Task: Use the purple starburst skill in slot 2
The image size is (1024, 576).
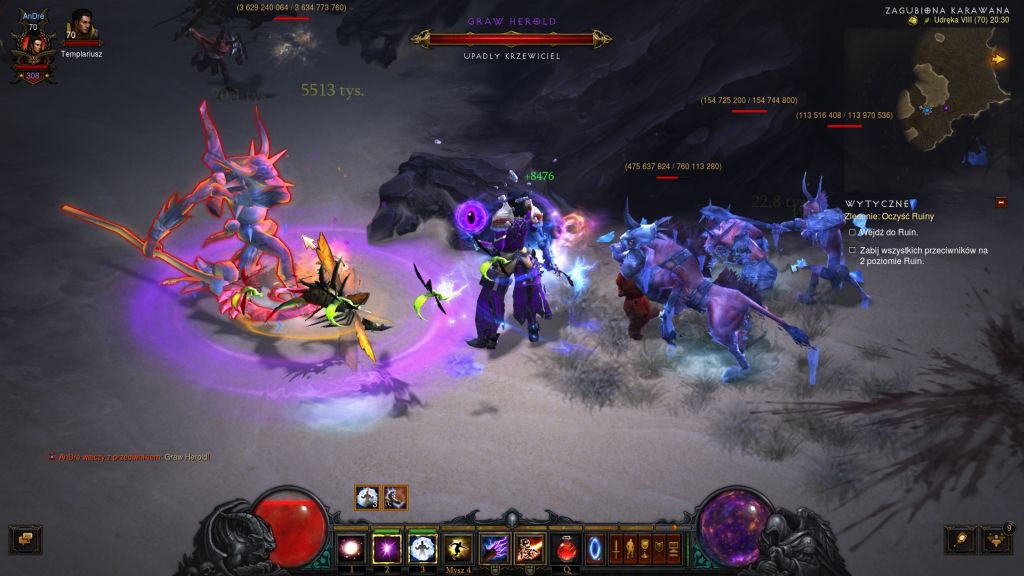Action: [x=386, y=547]
